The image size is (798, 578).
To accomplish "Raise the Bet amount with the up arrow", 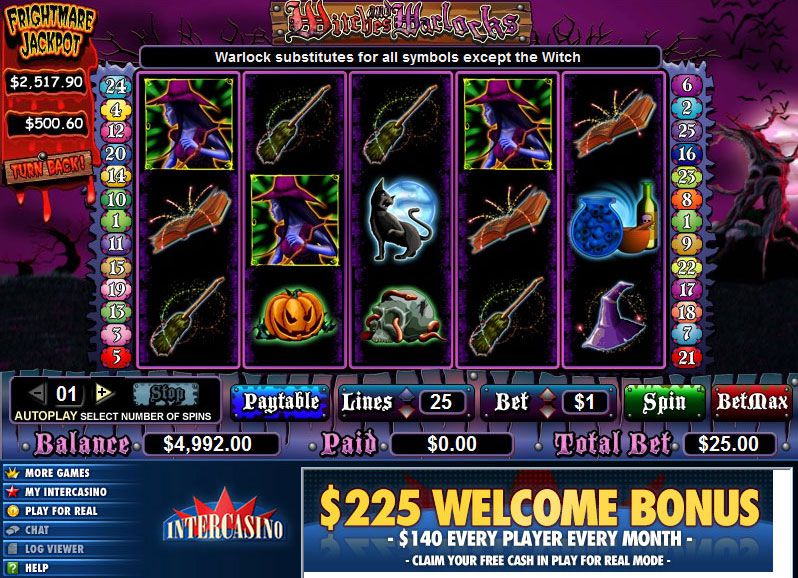I will (x=549, y=393).
